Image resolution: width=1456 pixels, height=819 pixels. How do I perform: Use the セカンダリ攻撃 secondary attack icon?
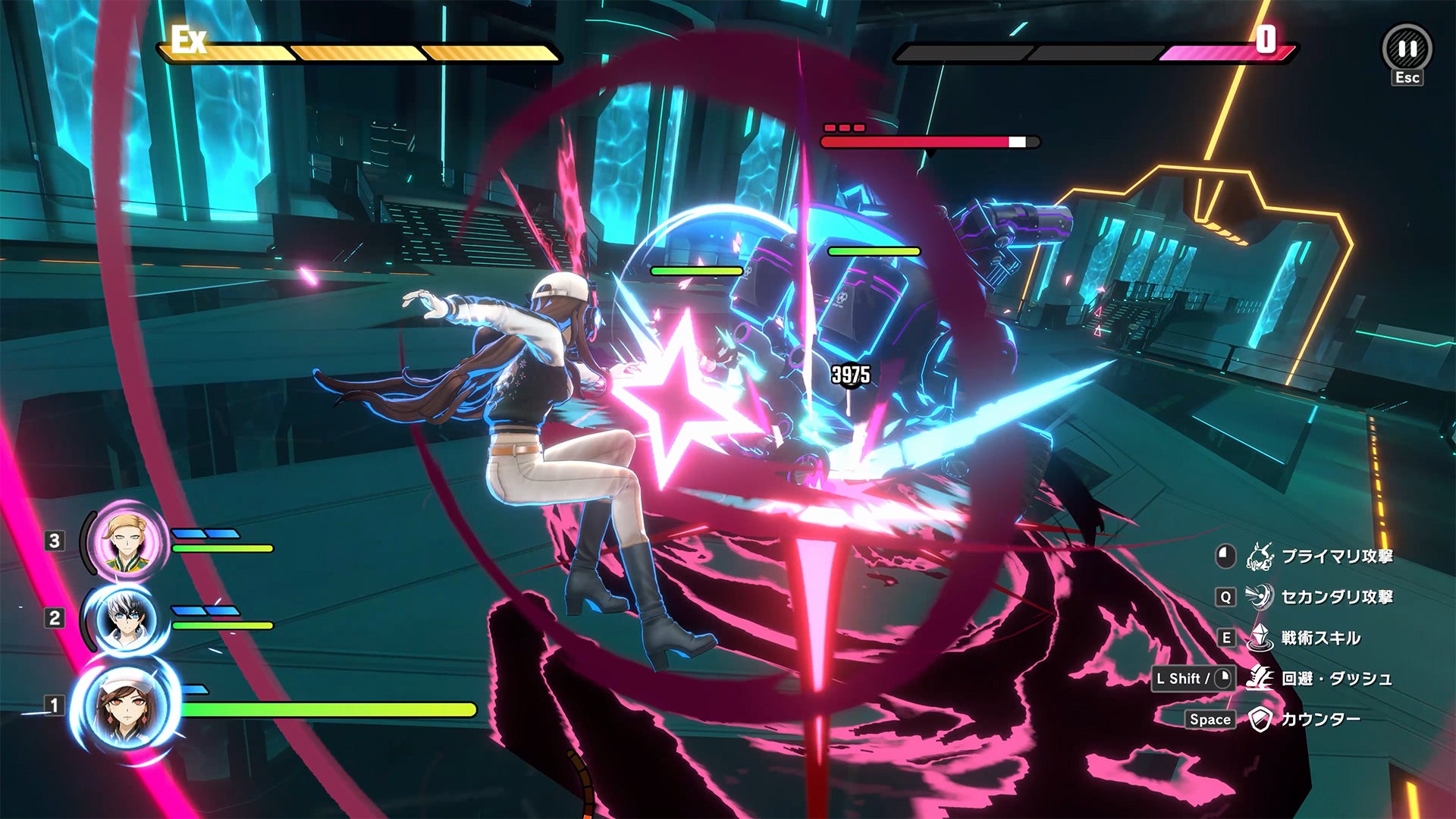1260,597
